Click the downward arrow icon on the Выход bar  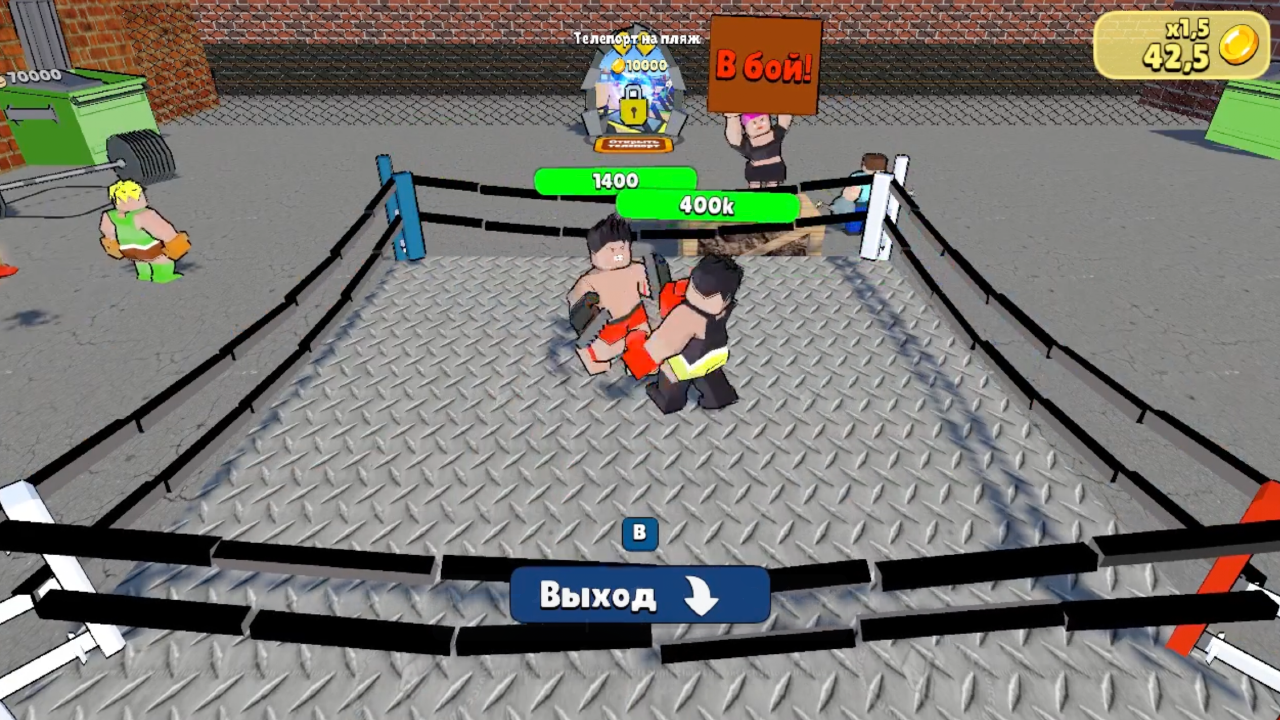pyautogui.click(x=700, y=595)
